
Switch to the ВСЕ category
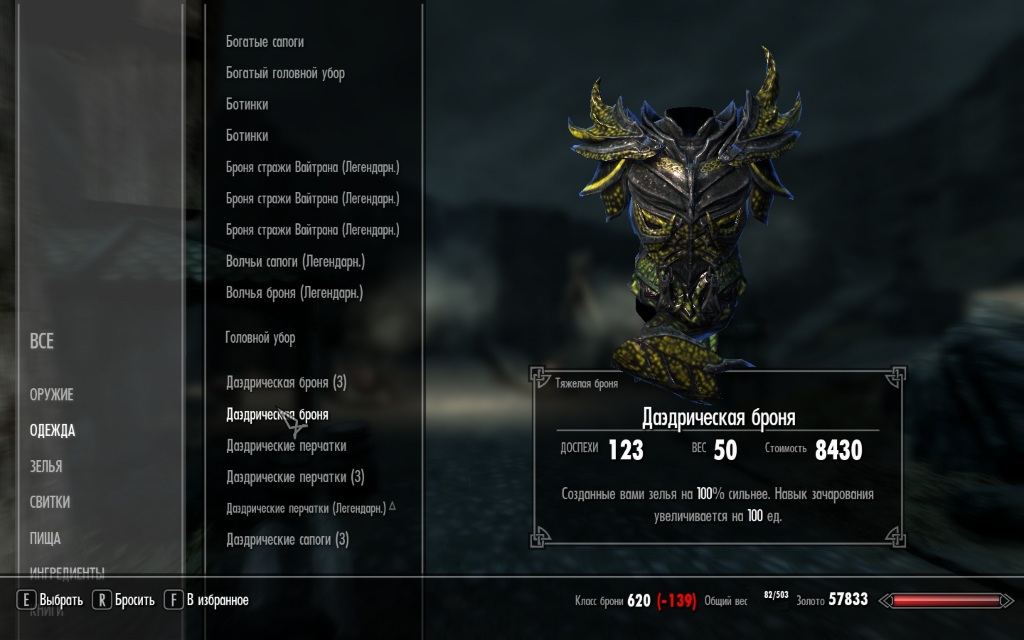click(42, 342)
